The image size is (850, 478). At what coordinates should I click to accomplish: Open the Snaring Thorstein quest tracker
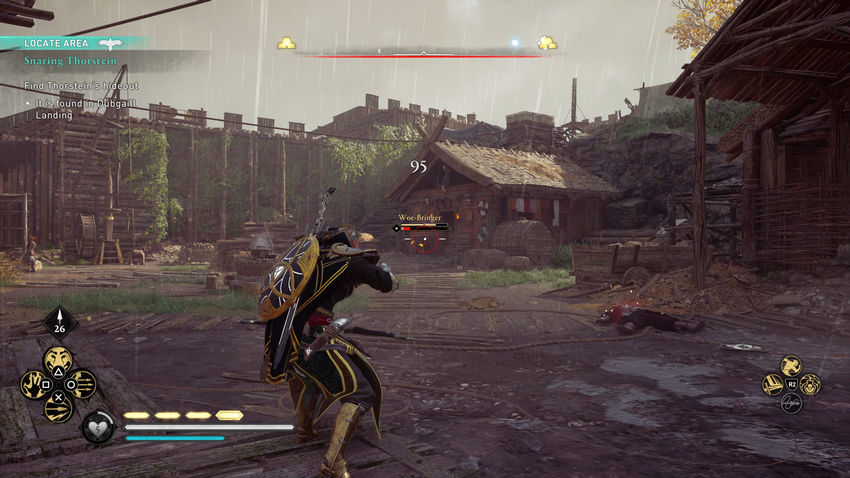[70, 59]
